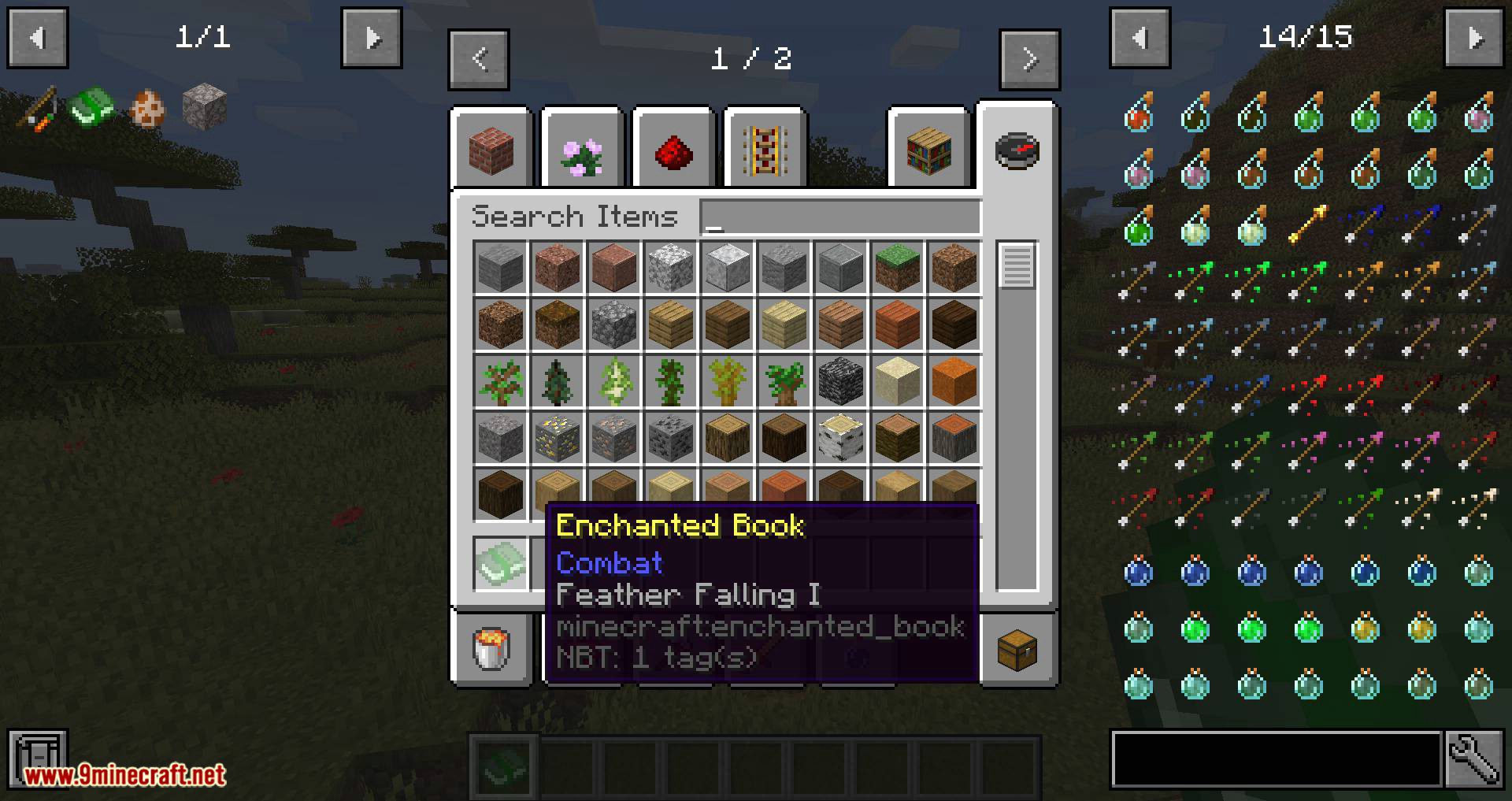Click the grass block in the item grid
The height and width of the screenshot is (801, 1512).
pos(897,268)
